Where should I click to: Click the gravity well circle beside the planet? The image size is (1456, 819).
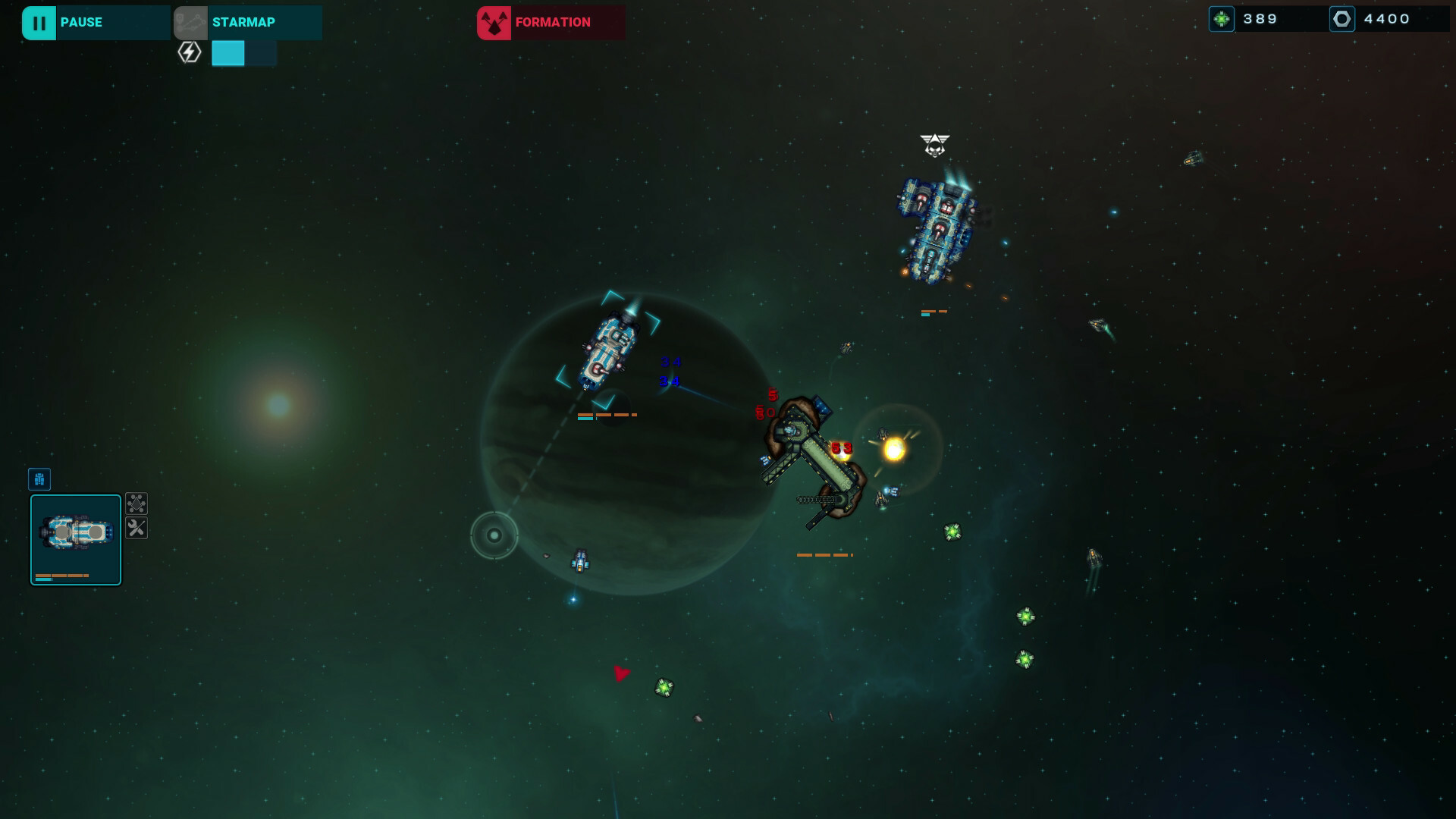click(494, 536)
